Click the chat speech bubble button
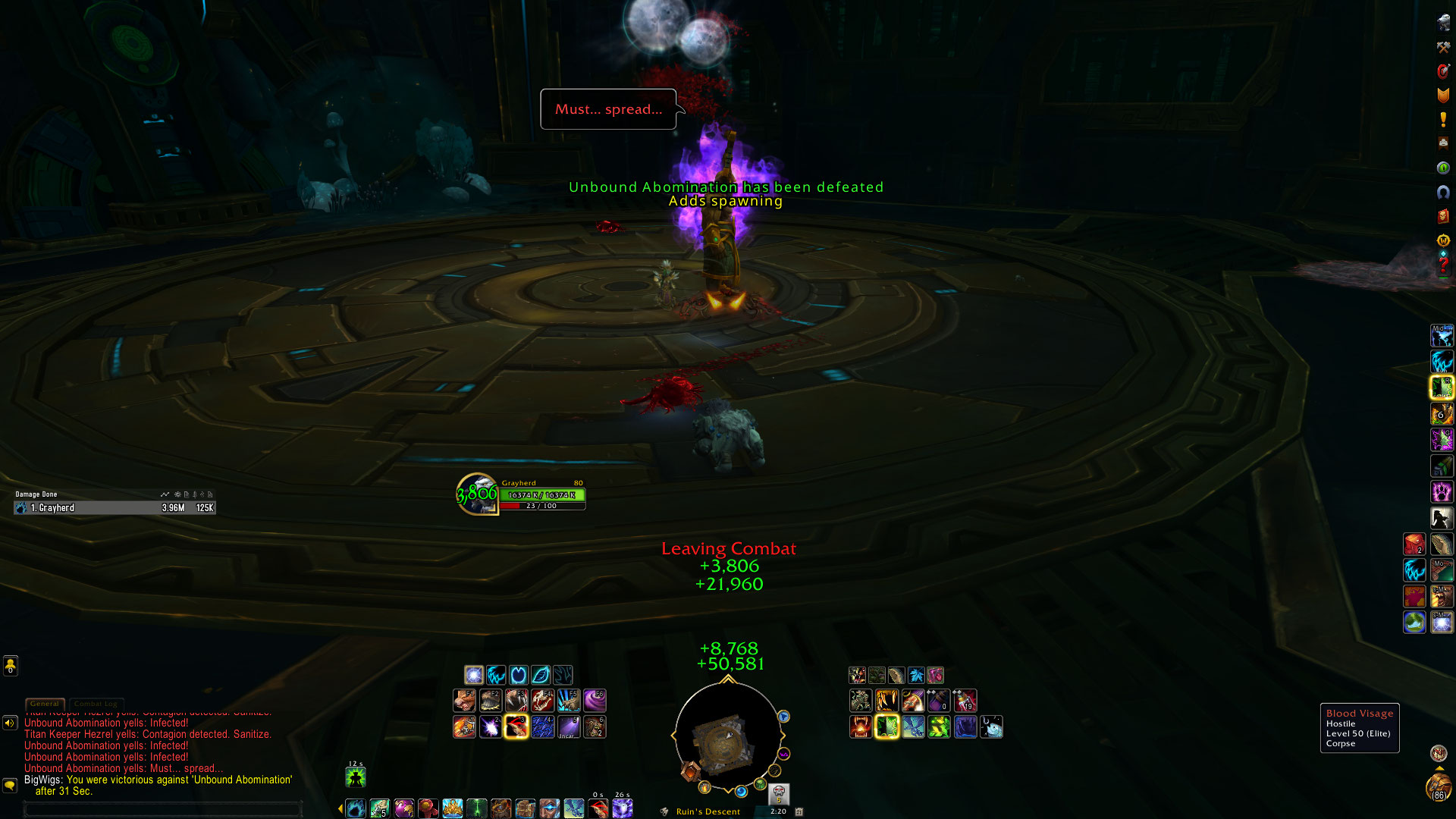 click(10, 785)
